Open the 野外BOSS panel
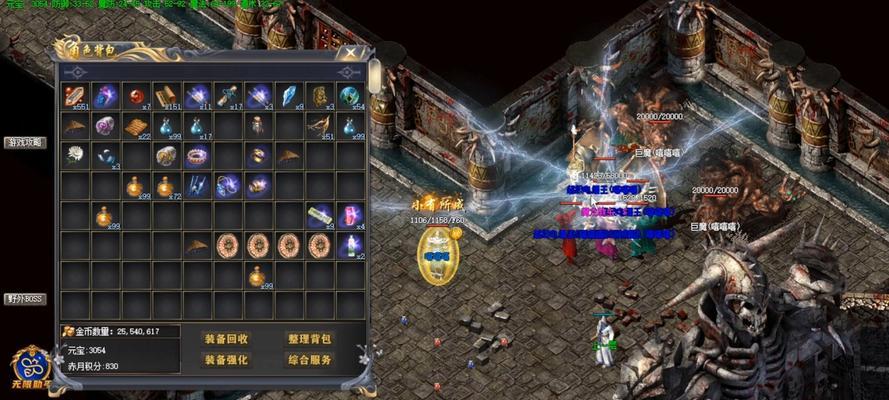This screenshot has width=889, height=400. click(24, 298)
